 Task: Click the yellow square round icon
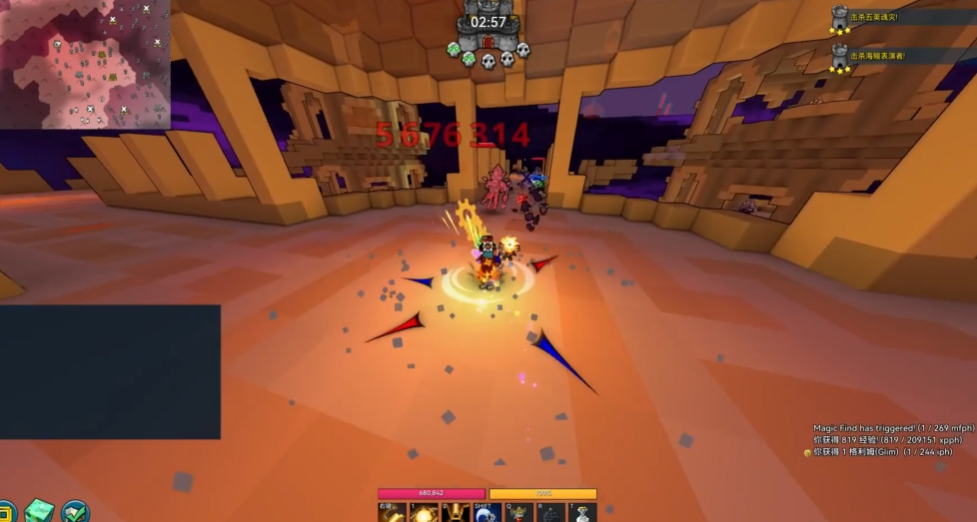point(6,511)
